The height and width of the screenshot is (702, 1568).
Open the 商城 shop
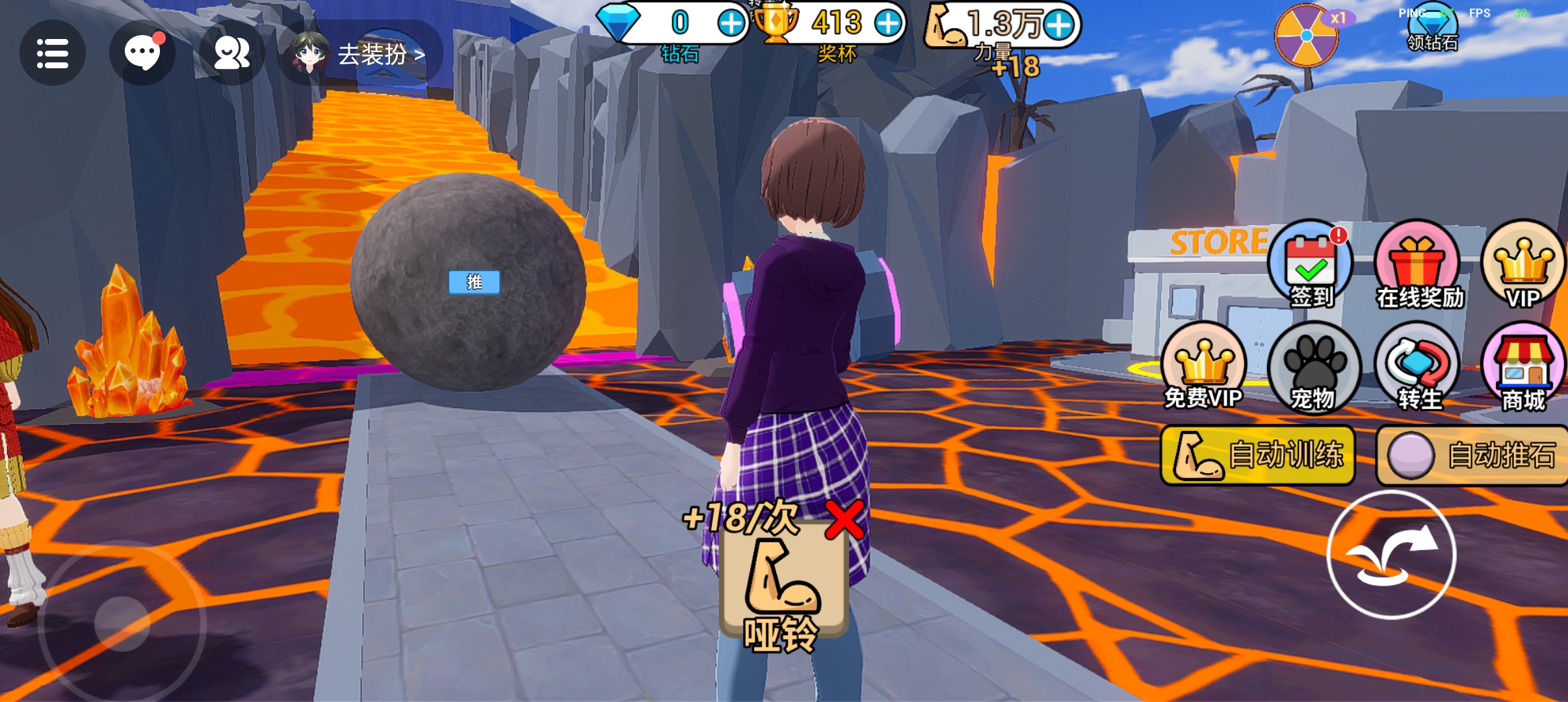click(1524, 367)
